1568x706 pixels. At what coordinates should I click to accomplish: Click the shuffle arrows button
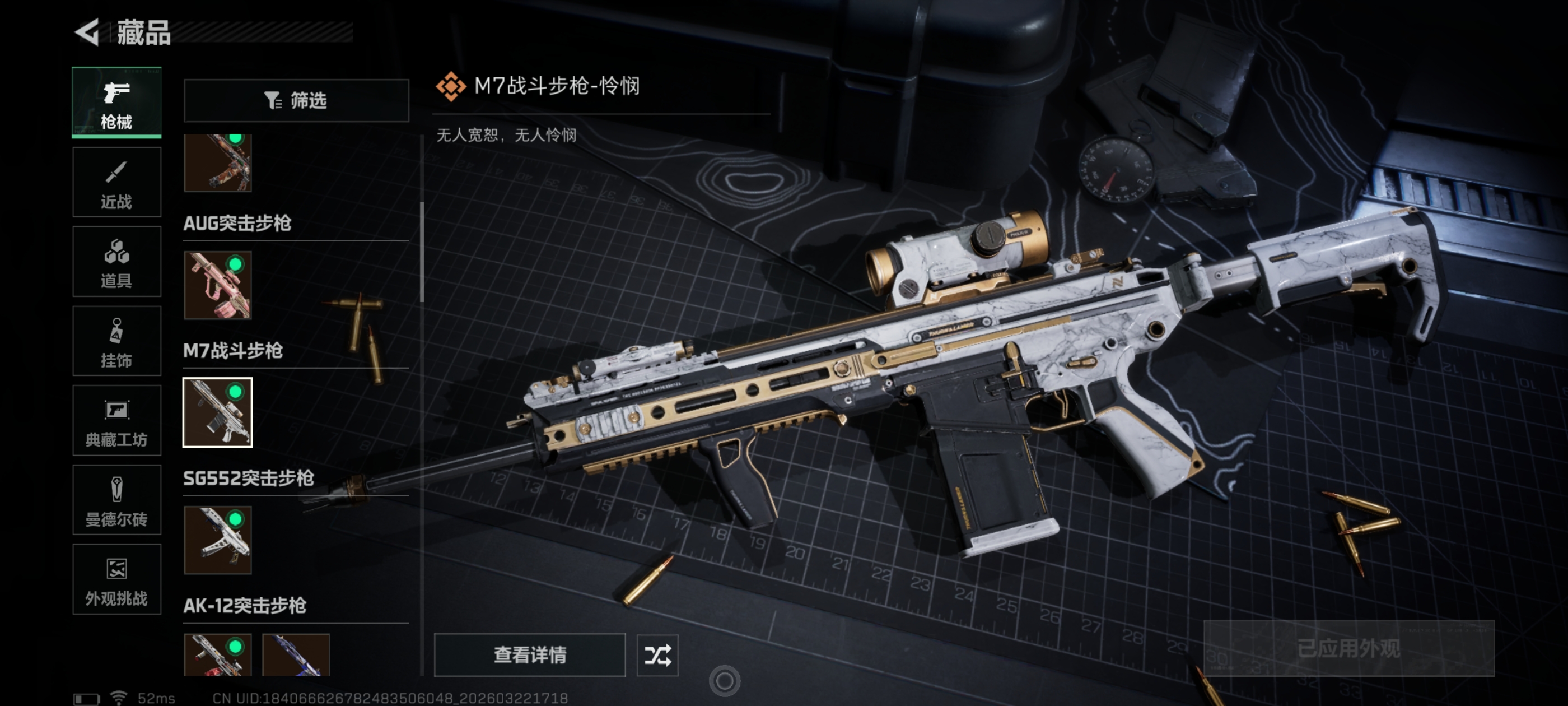(657, 655)
